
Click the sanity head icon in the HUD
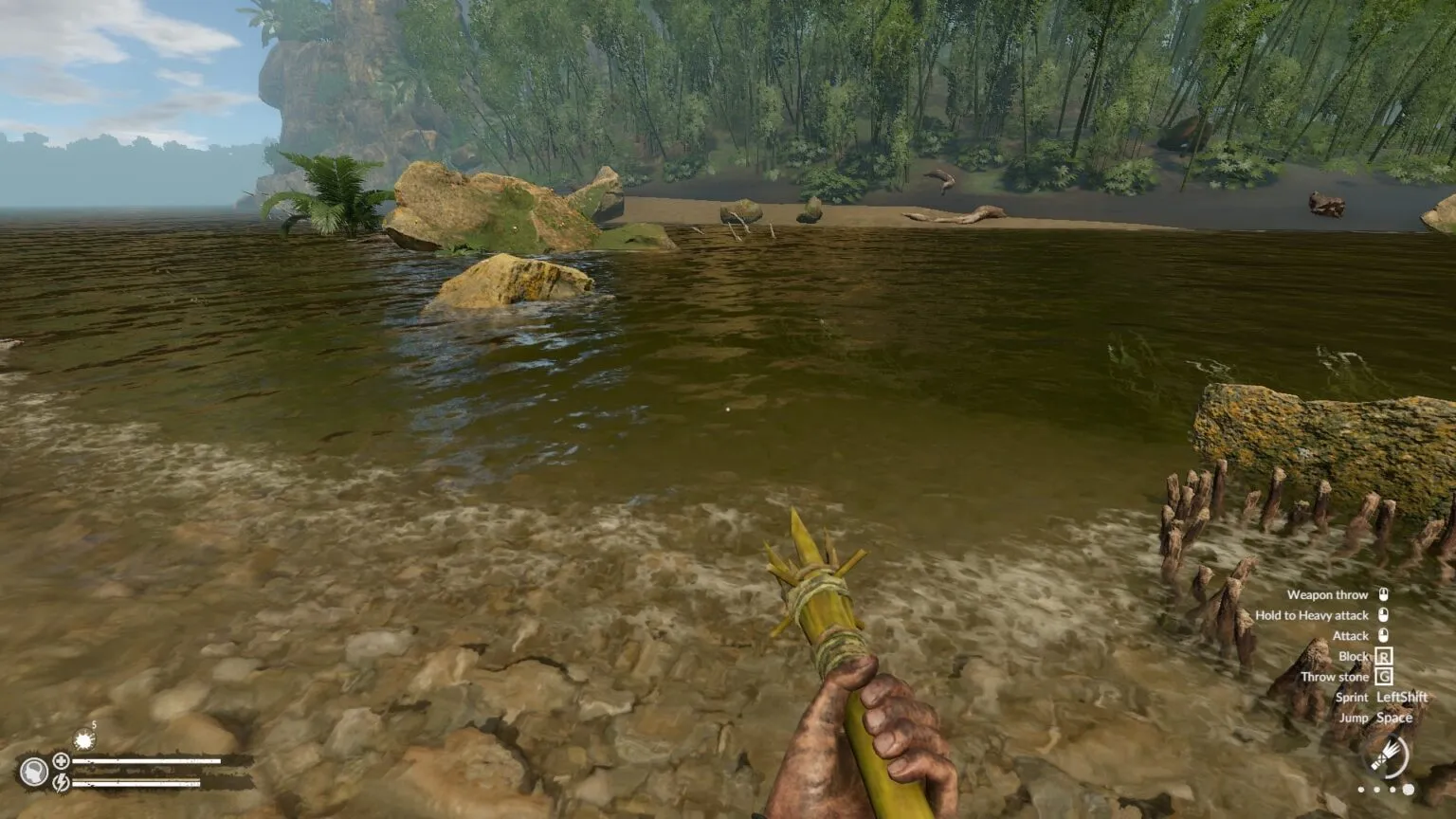[34, 771]
